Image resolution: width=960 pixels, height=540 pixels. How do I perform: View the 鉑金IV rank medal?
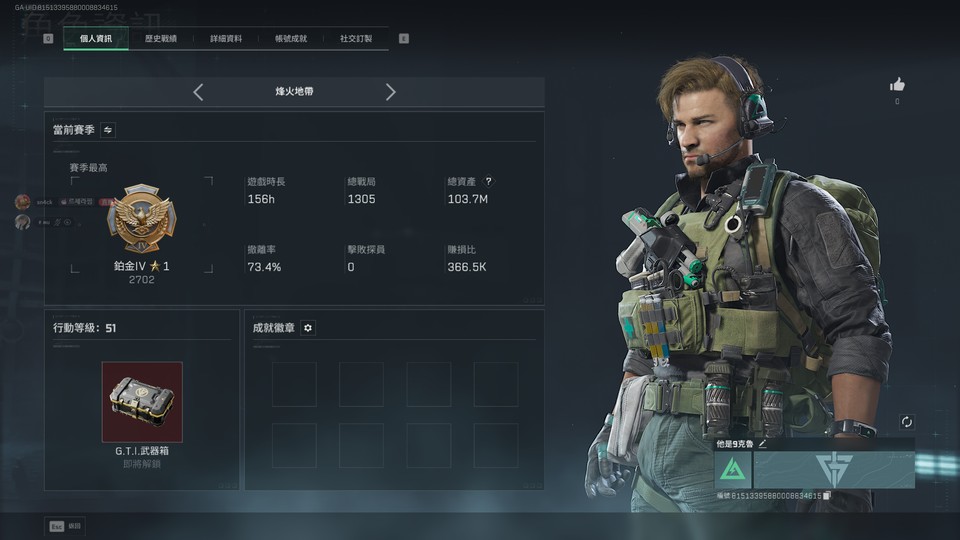pos(141,220)
